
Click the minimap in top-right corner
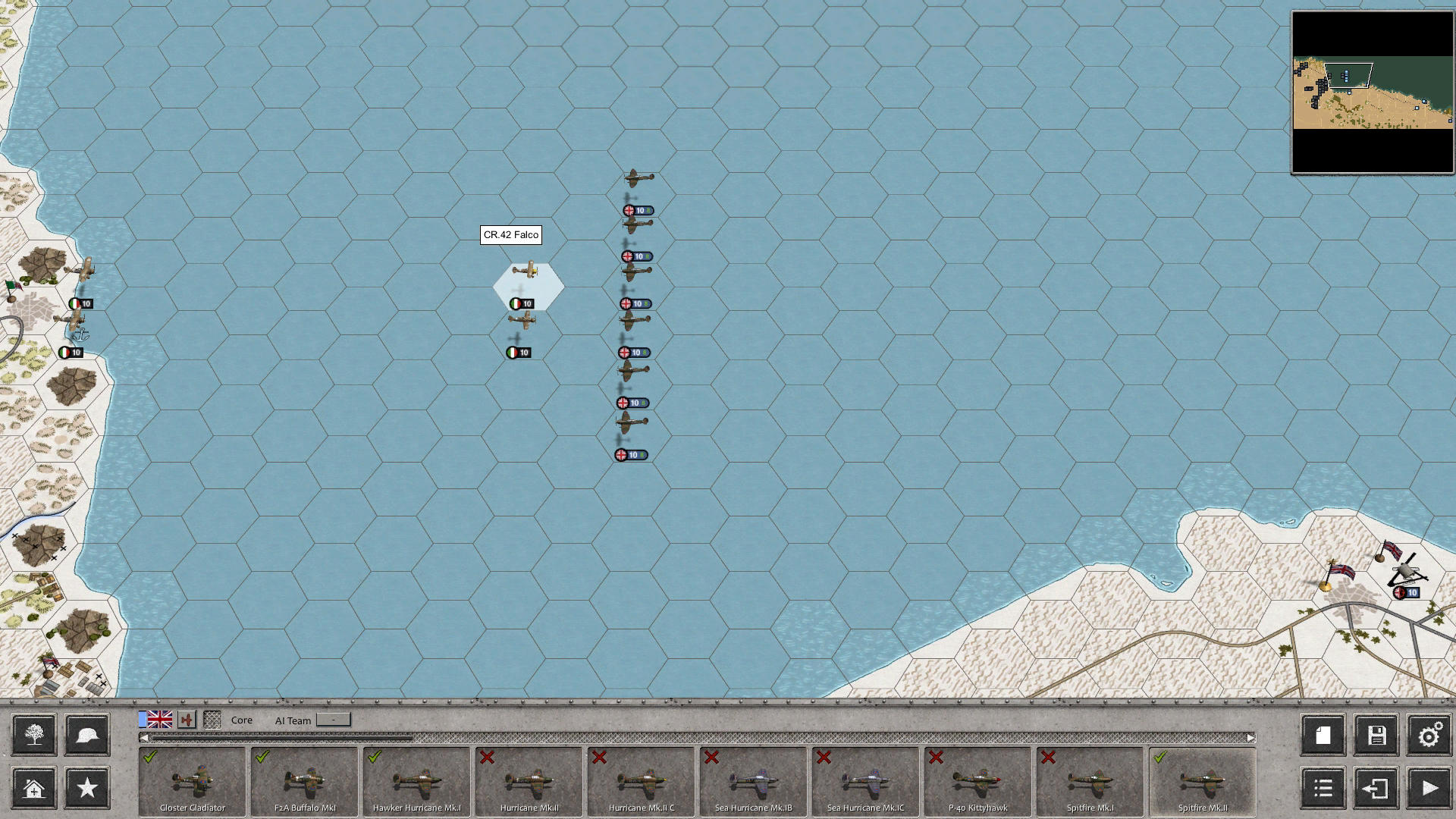point(1373,91)
